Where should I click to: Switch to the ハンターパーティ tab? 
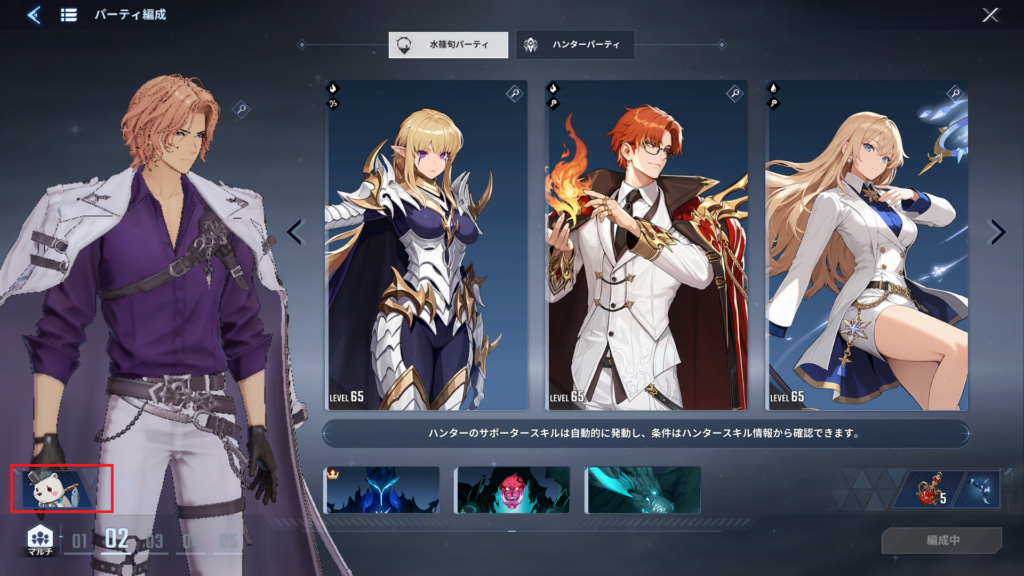[x=575, y=45]
